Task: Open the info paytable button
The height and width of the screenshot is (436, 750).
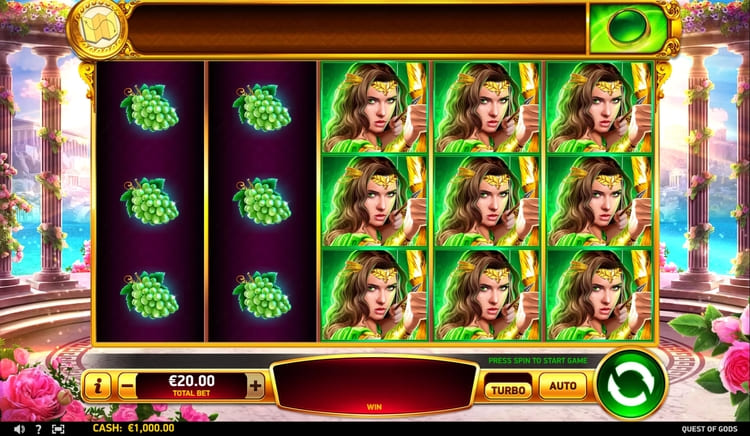Action: coord(97,385)
